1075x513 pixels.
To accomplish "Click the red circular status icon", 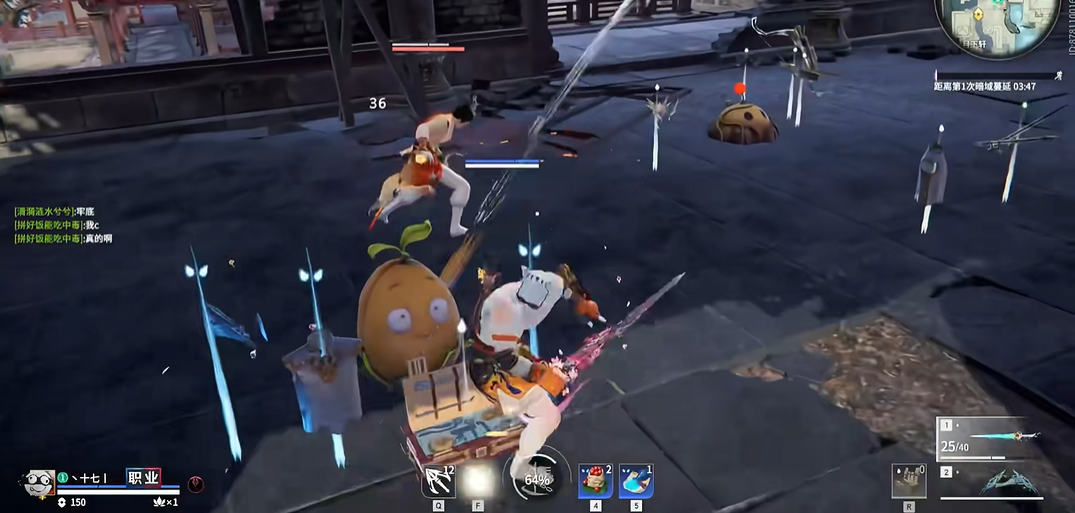I will [196, 484].
